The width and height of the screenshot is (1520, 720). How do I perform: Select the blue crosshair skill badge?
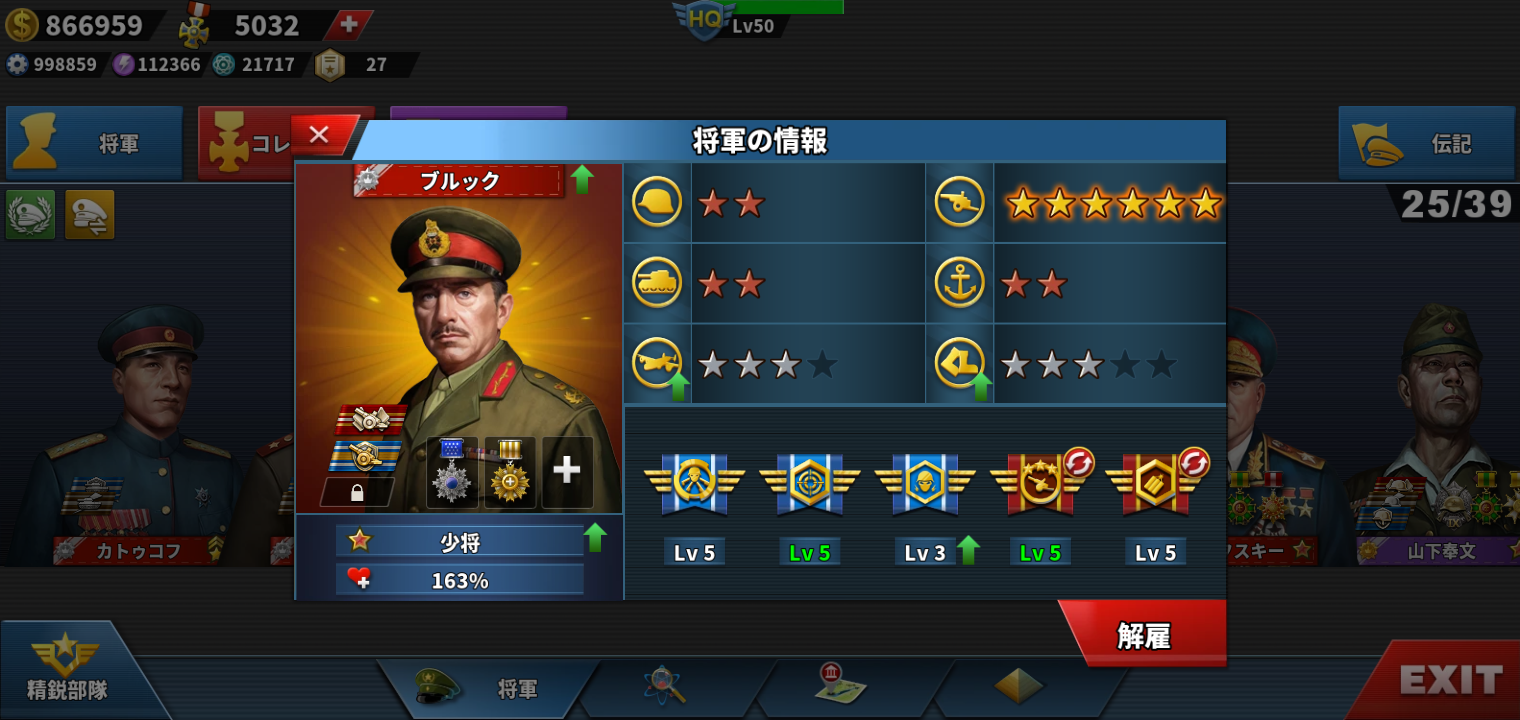coord(810,485)
